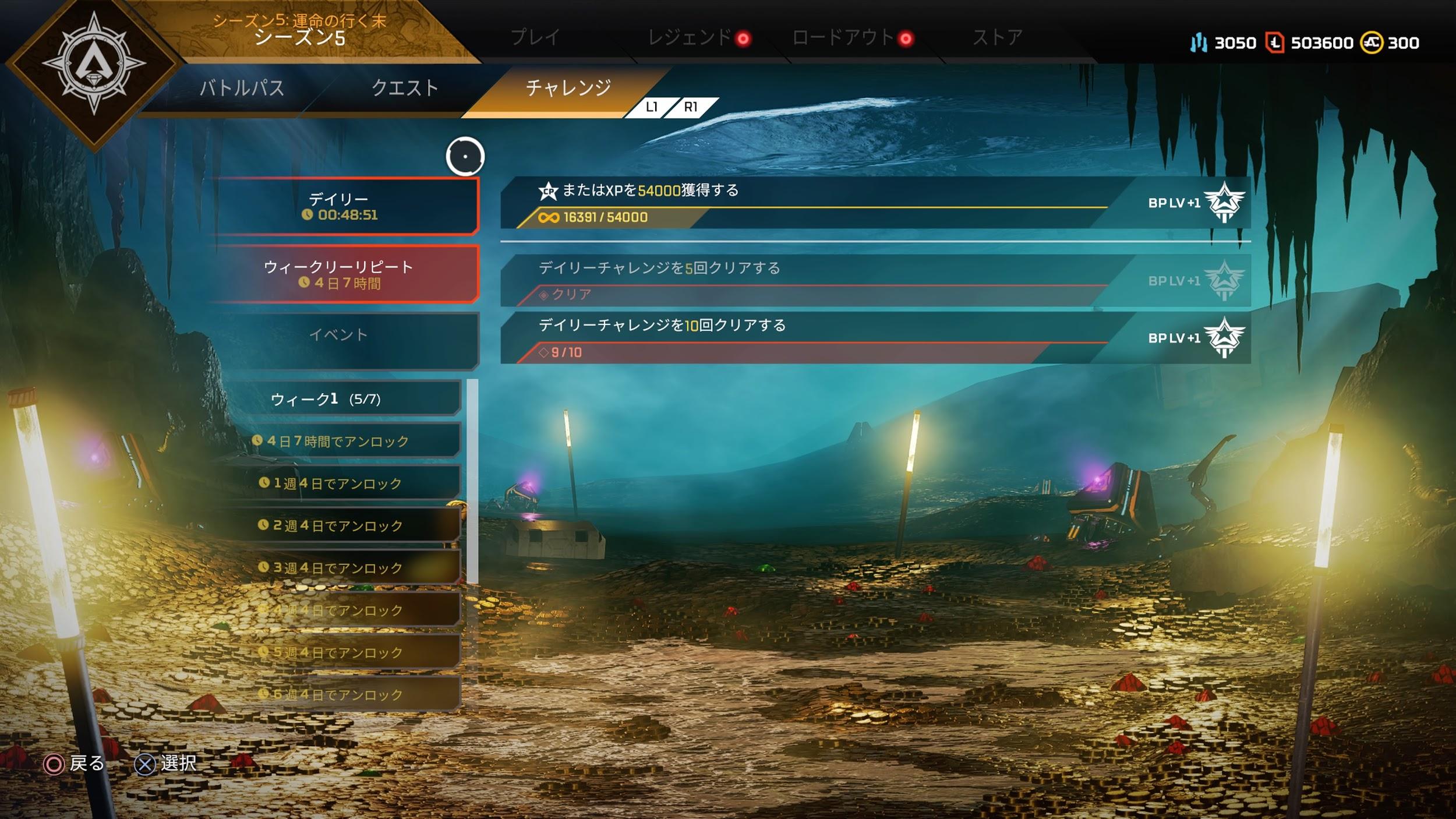Open the ロードアウト tab
Image resolution: width=1456 pixels, height=819 pixels.
pyautogui.click(x=843, y=38)
